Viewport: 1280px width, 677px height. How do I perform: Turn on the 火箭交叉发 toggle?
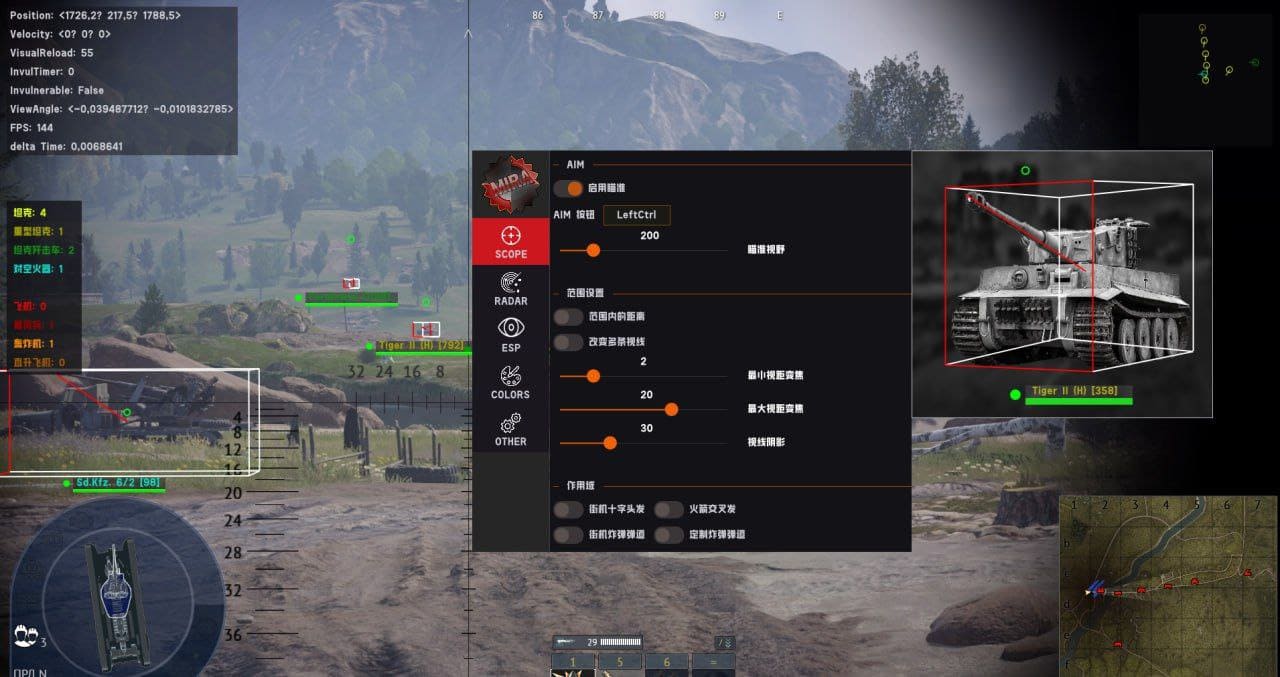(669, 509)
